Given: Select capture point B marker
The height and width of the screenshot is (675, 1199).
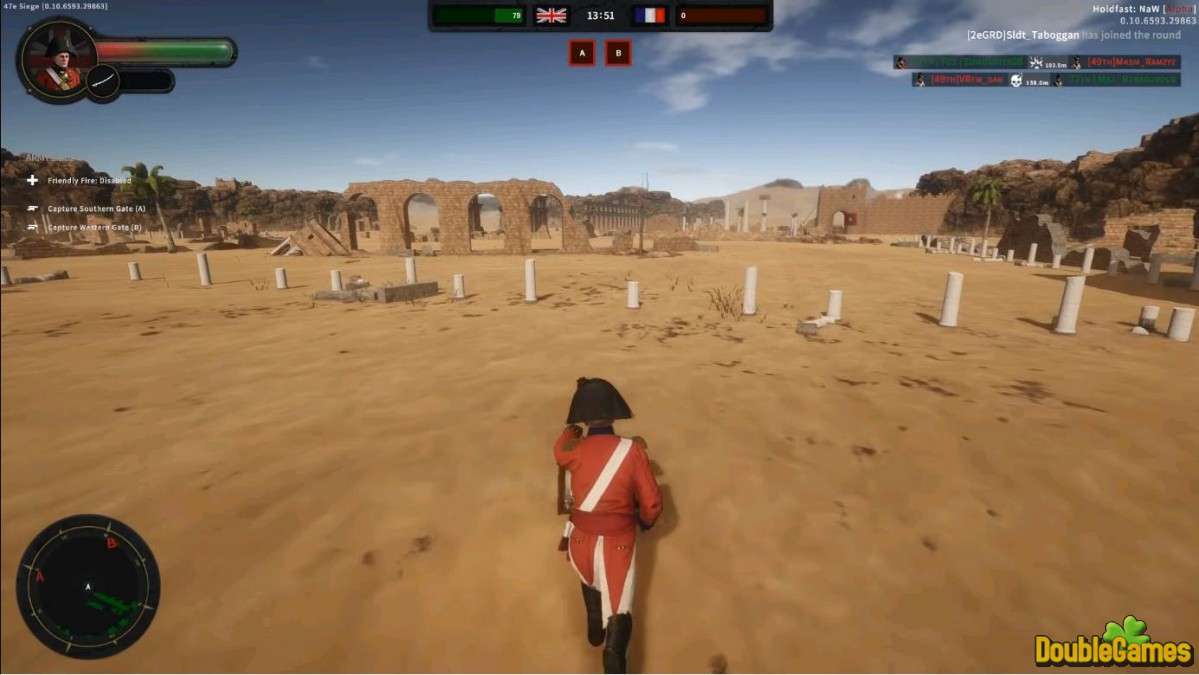Looking at the screenshot, I should [x=618, y=53].
